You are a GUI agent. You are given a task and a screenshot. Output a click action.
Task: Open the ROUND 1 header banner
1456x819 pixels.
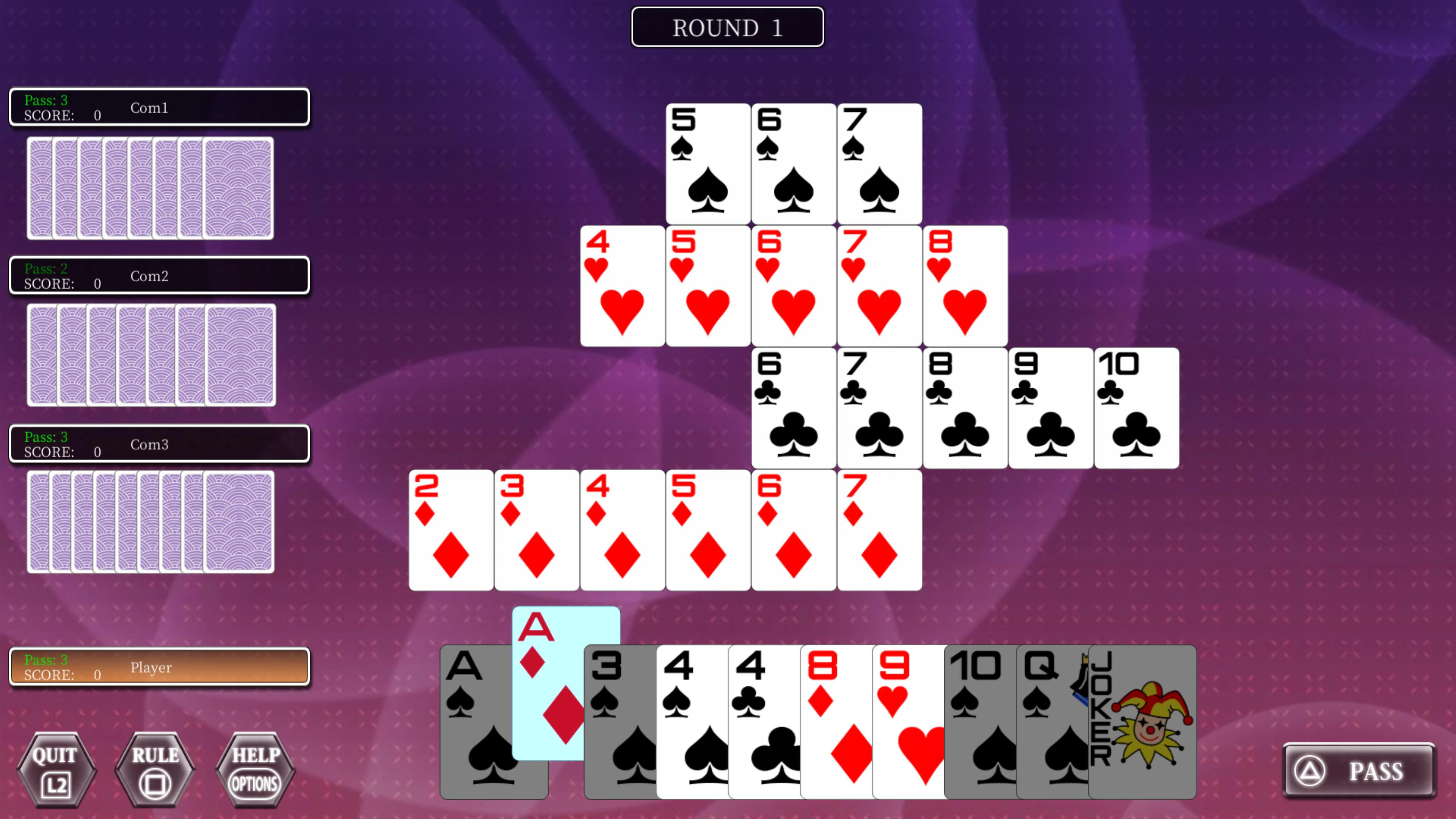[728, 27]
